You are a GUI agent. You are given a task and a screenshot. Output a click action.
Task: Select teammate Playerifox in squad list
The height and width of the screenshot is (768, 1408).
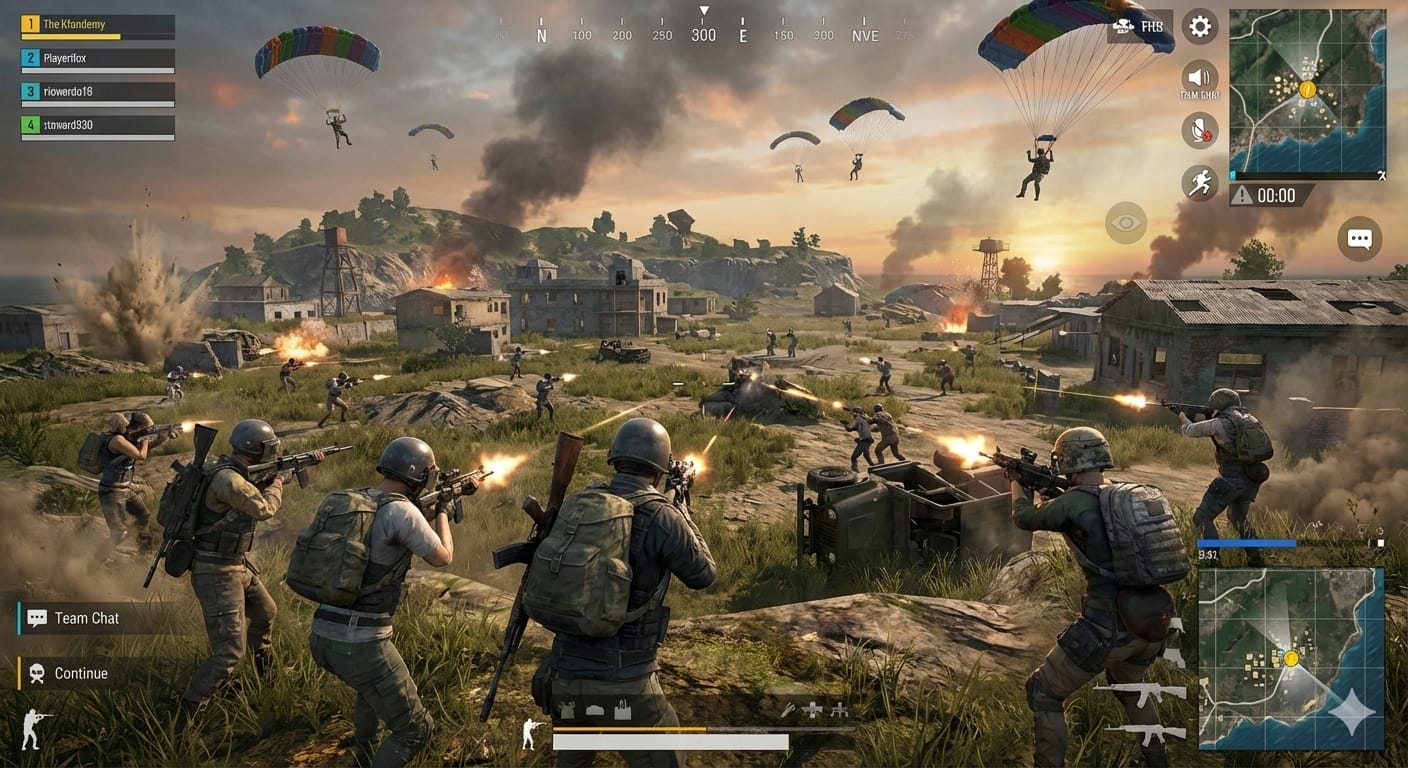(98, 58)
